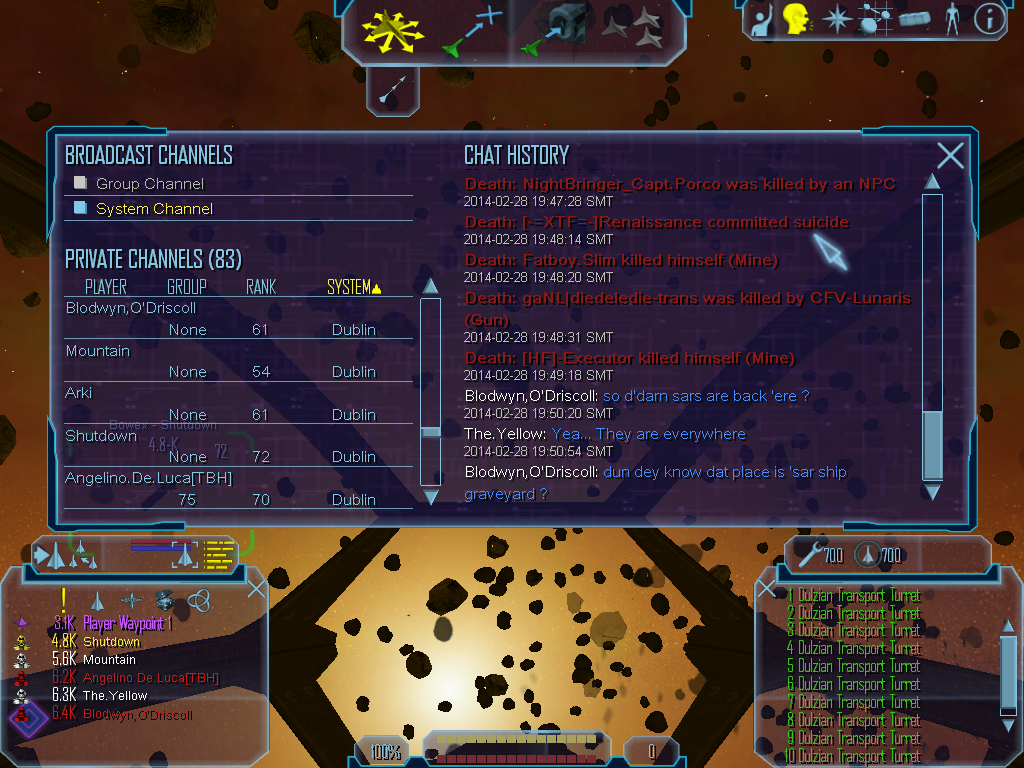Choose the System Channel broadcast option
Image resolution: width=1024 pixels, height=768 pixels.
153,209
